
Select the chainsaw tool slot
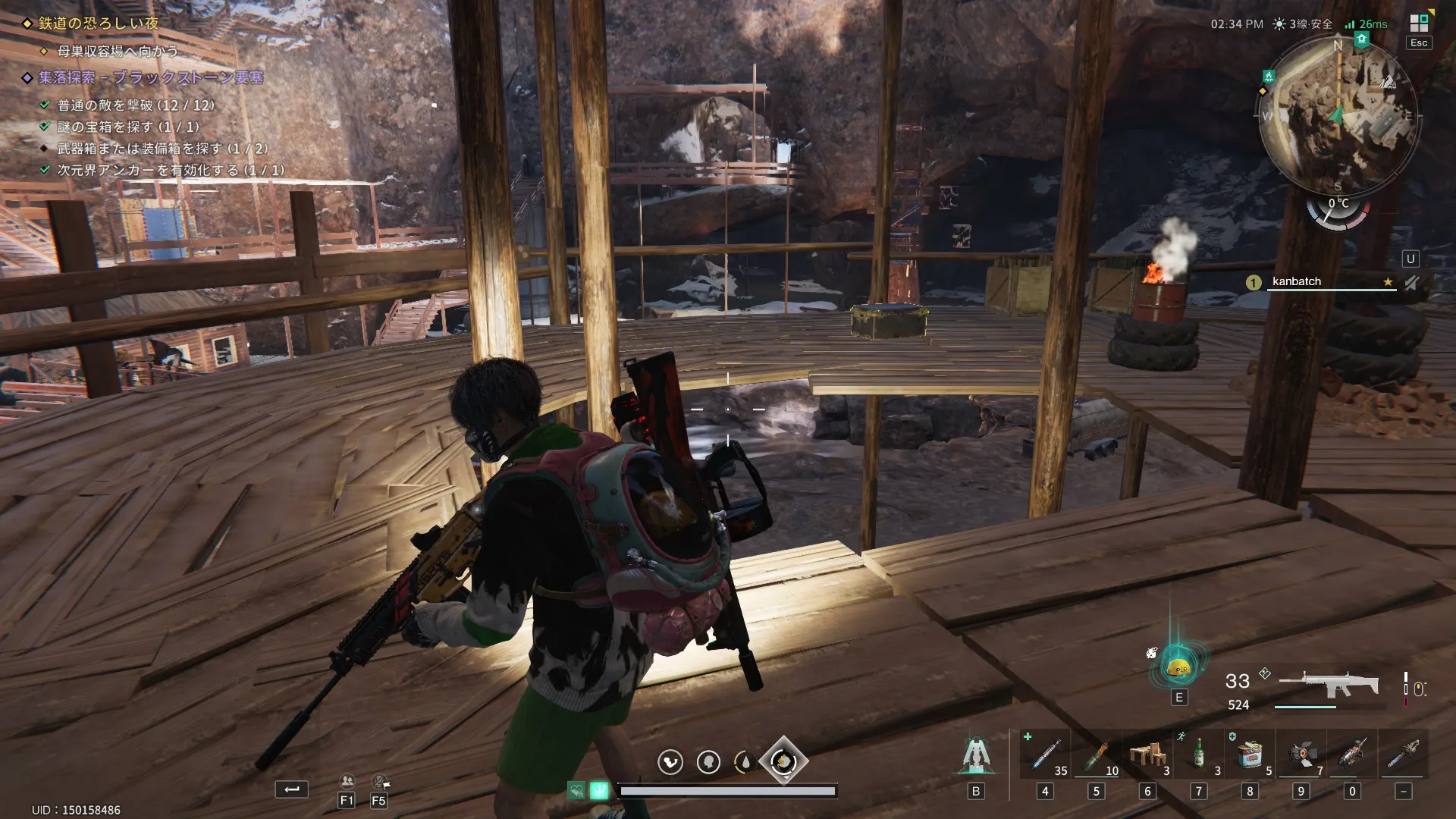(x=1352, y=755)
